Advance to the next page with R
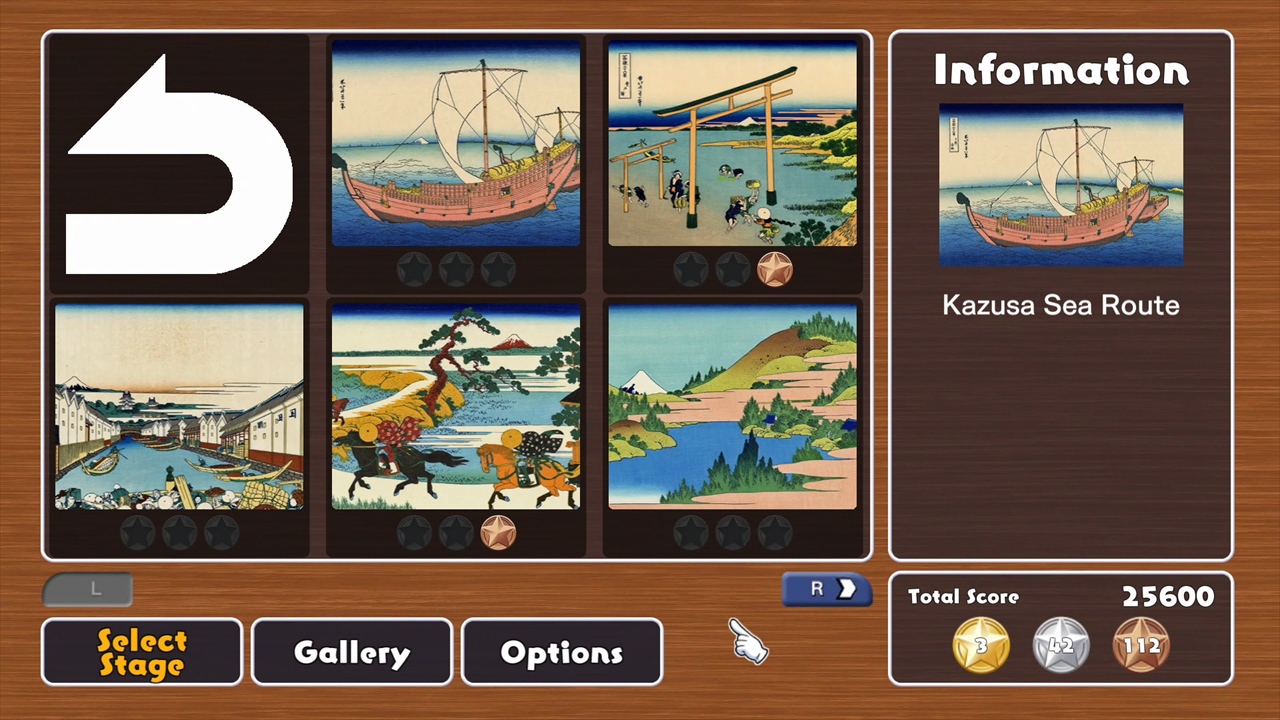 pyautogui.click(x=826, y=589)
